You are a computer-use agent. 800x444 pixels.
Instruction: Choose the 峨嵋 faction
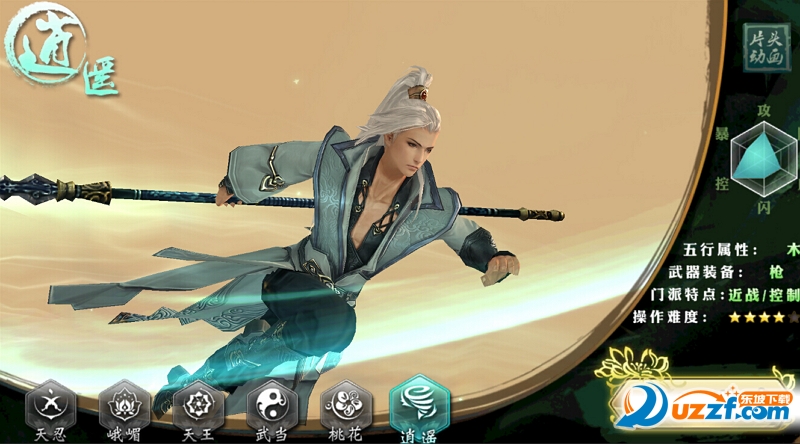(124, 407)
